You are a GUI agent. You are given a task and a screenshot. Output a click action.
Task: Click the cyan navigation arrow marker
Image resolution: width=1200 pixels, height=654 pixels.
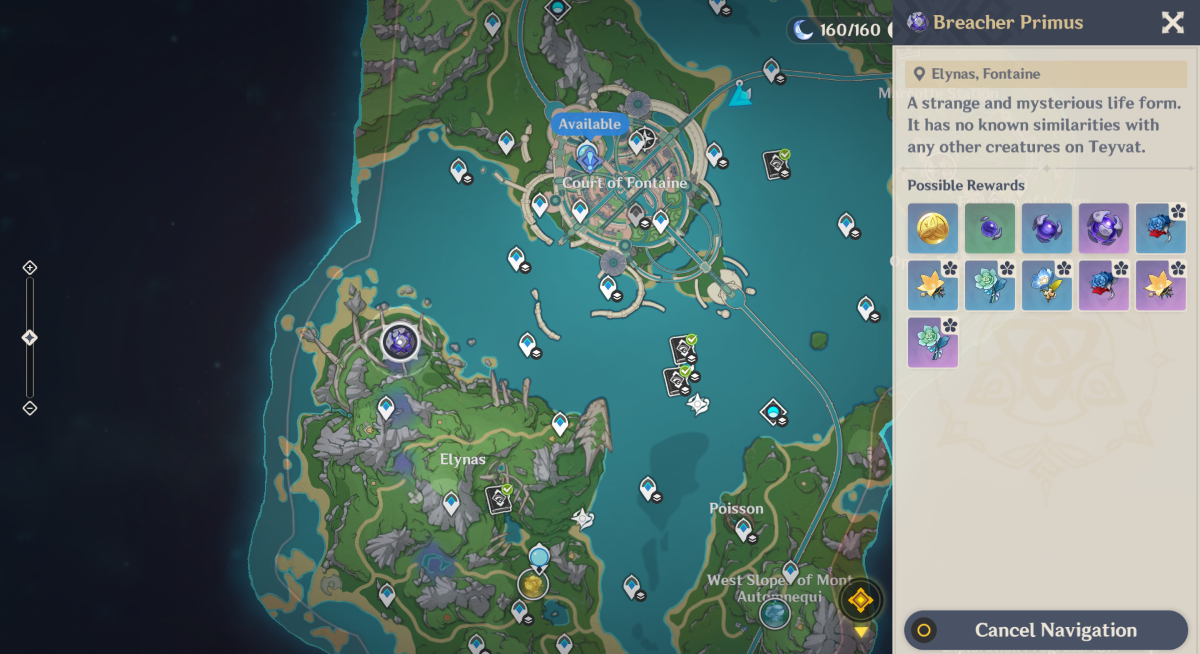coord(740,95)
